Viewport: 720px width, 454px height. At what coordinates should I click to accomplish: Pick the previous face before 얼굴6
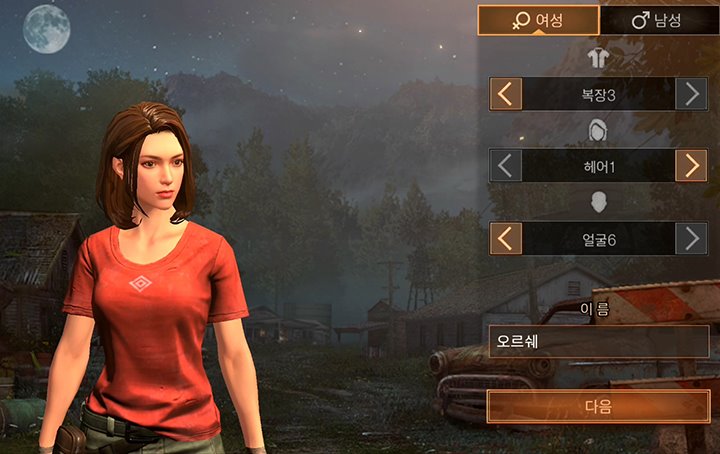tap(506, 238)
